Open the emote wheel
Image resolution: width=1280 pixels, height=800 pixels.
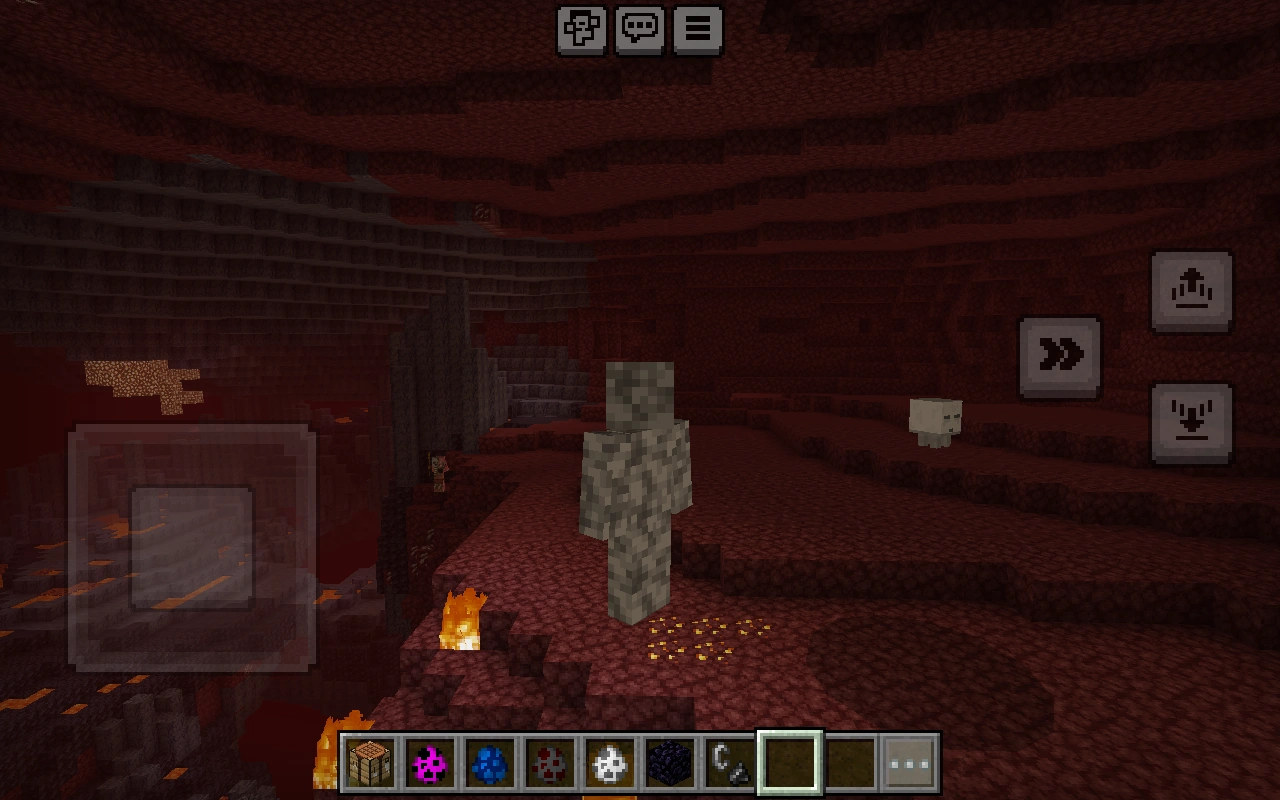tap(581, 29)
